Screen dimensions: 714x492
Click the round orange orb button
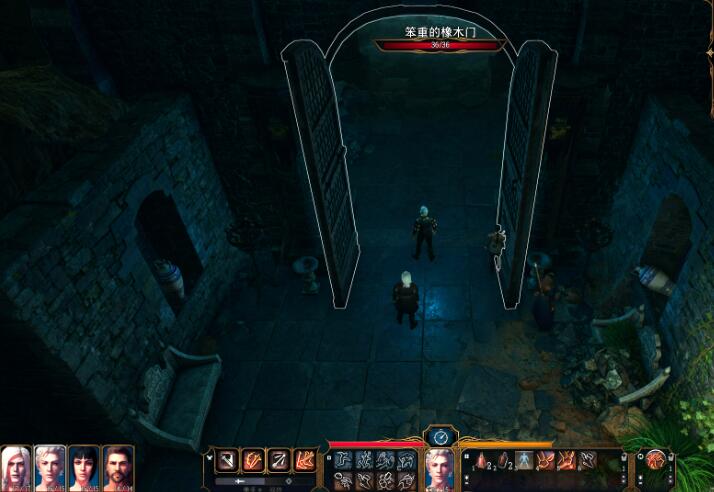[x=657, y=461]
